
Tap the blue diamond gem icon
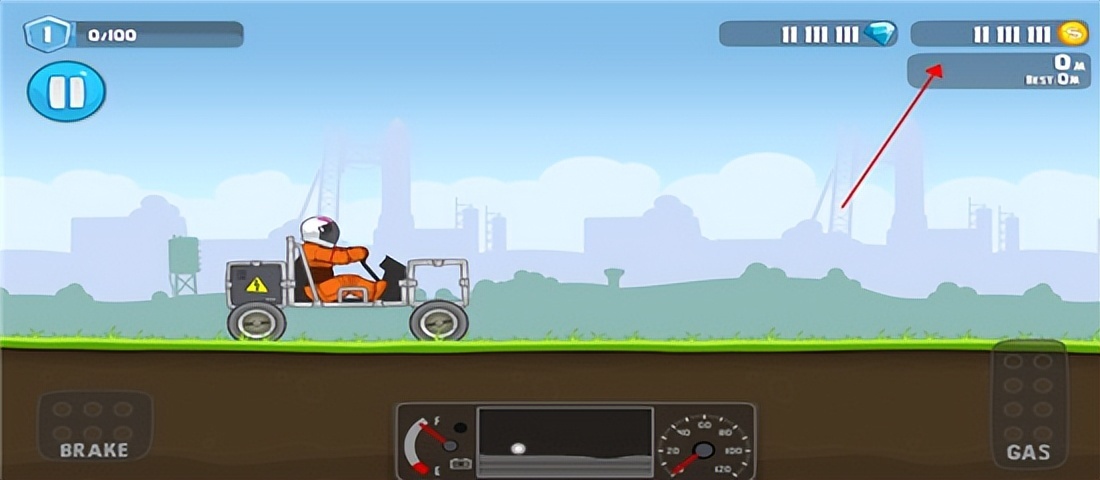[x=880, y=35]
